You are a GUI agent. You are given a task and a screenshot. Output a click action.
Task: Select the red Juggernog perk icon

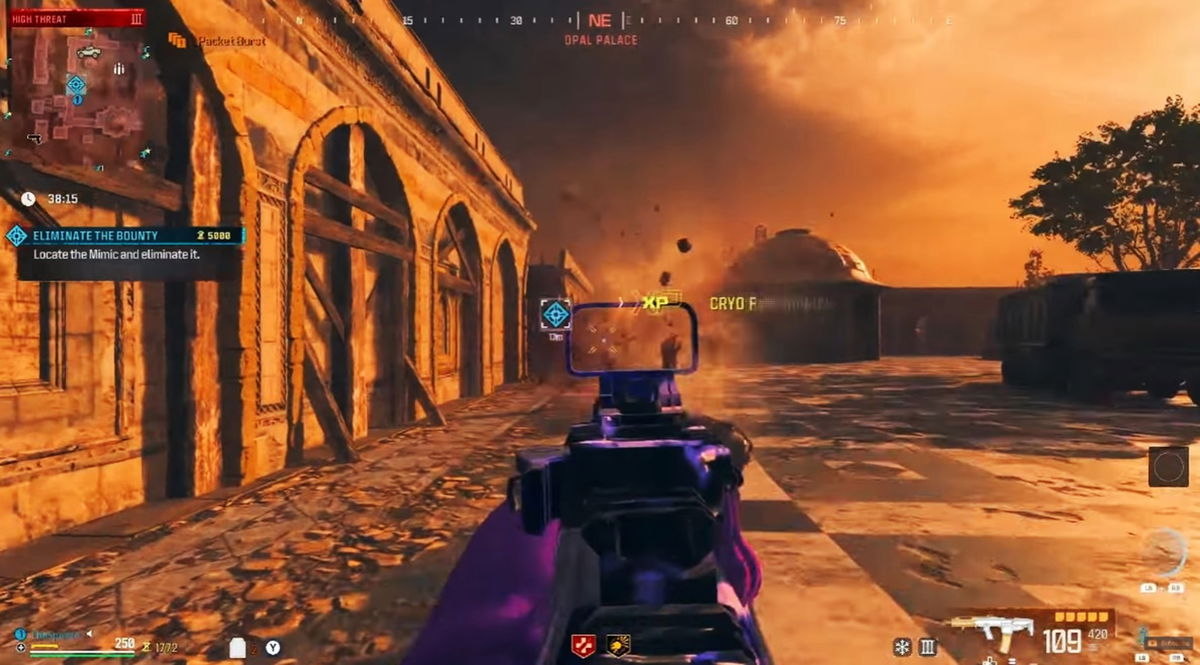(x=583, y=646)
